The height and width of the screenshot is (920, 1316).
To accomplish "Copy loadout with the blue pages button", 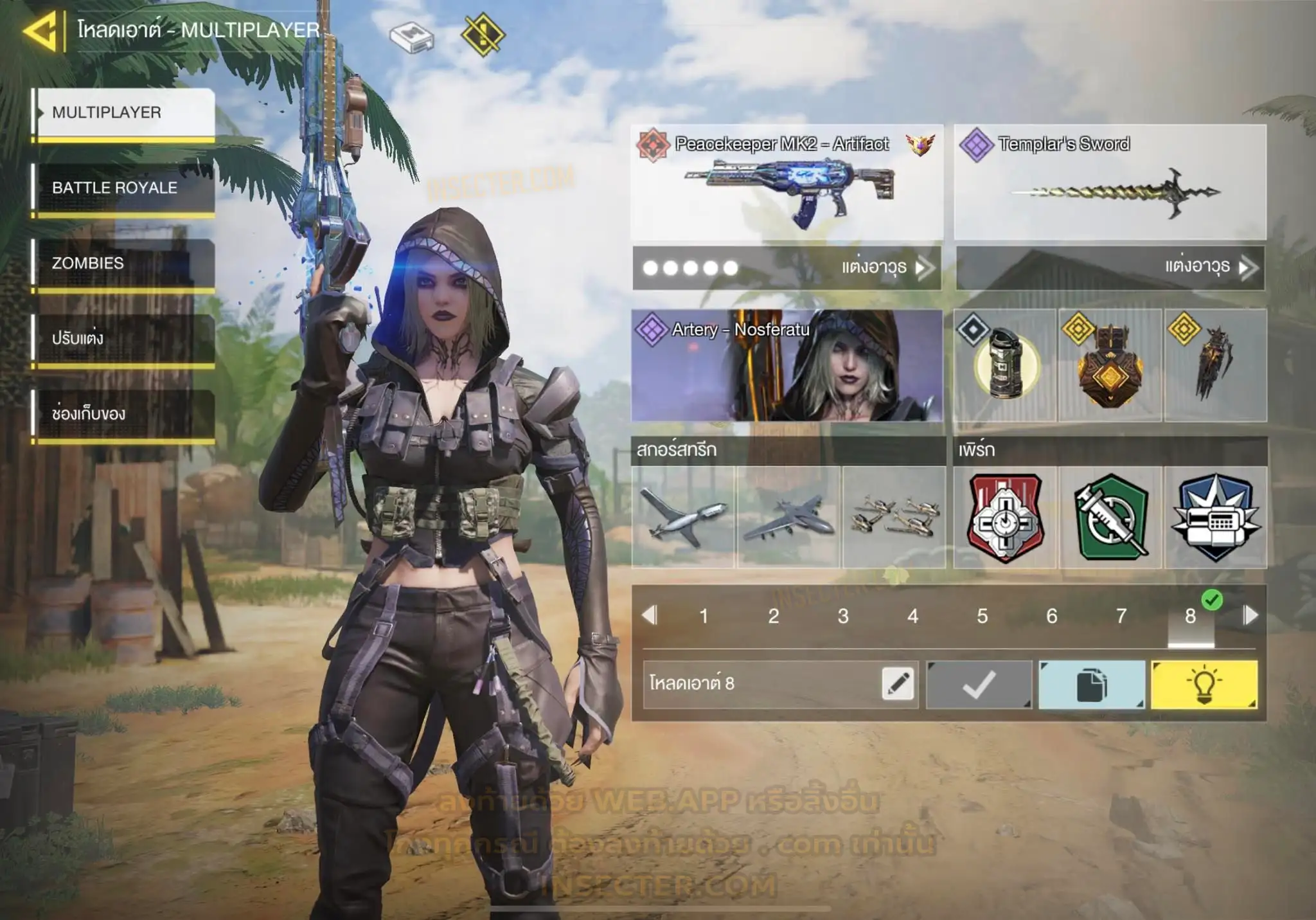I will [x=1092, y=685].
